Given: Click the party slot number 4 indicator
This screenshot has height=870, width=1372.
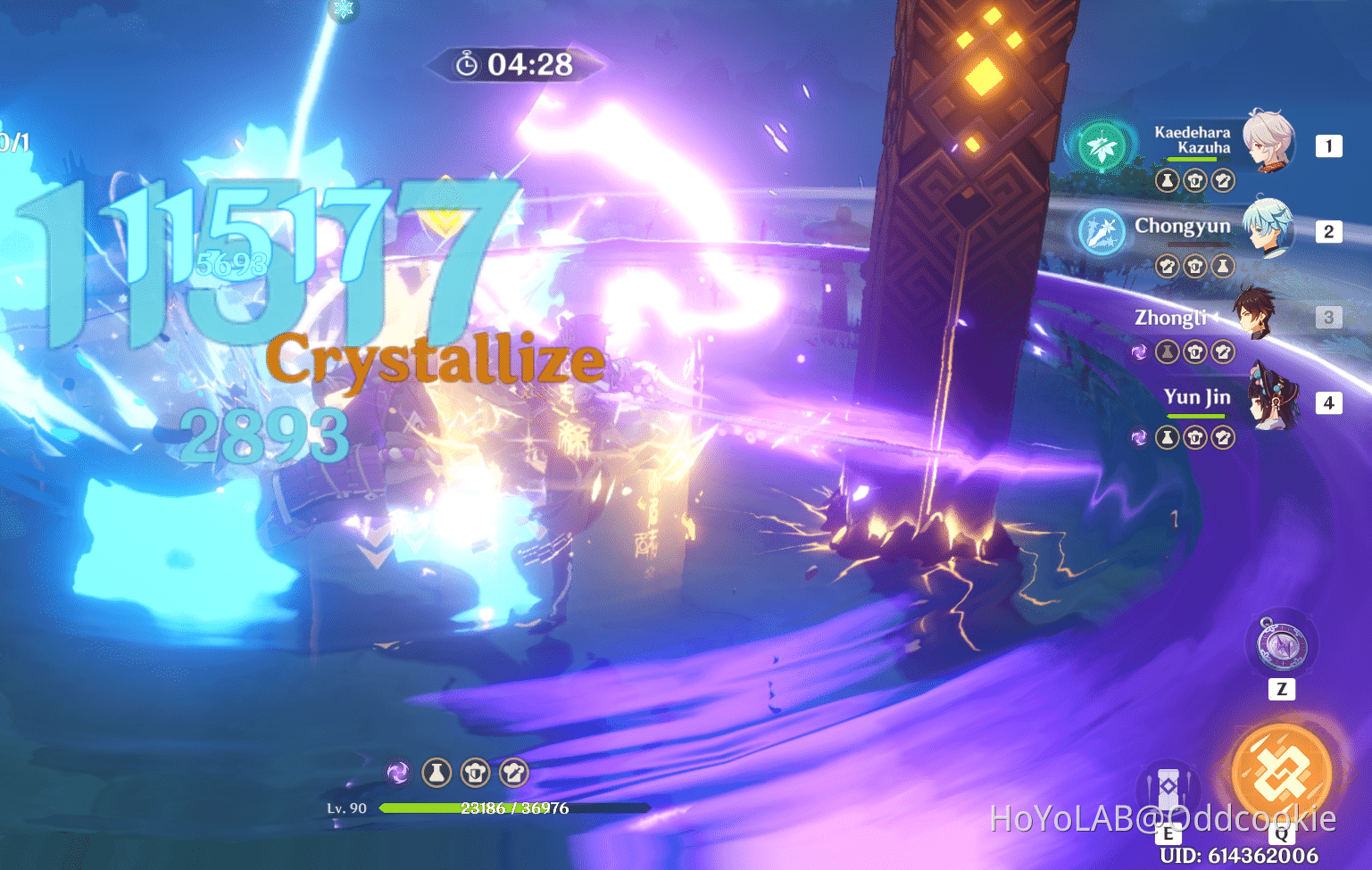Looking at the screenshot, I should point(1329,402).
